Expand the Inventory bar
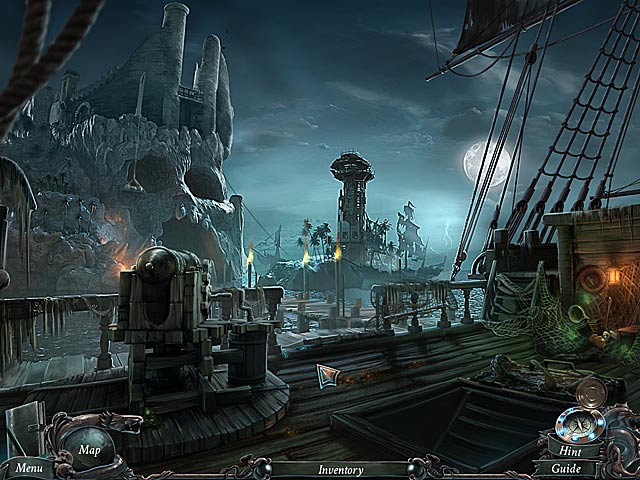640x480 pixels. [340, 468]
